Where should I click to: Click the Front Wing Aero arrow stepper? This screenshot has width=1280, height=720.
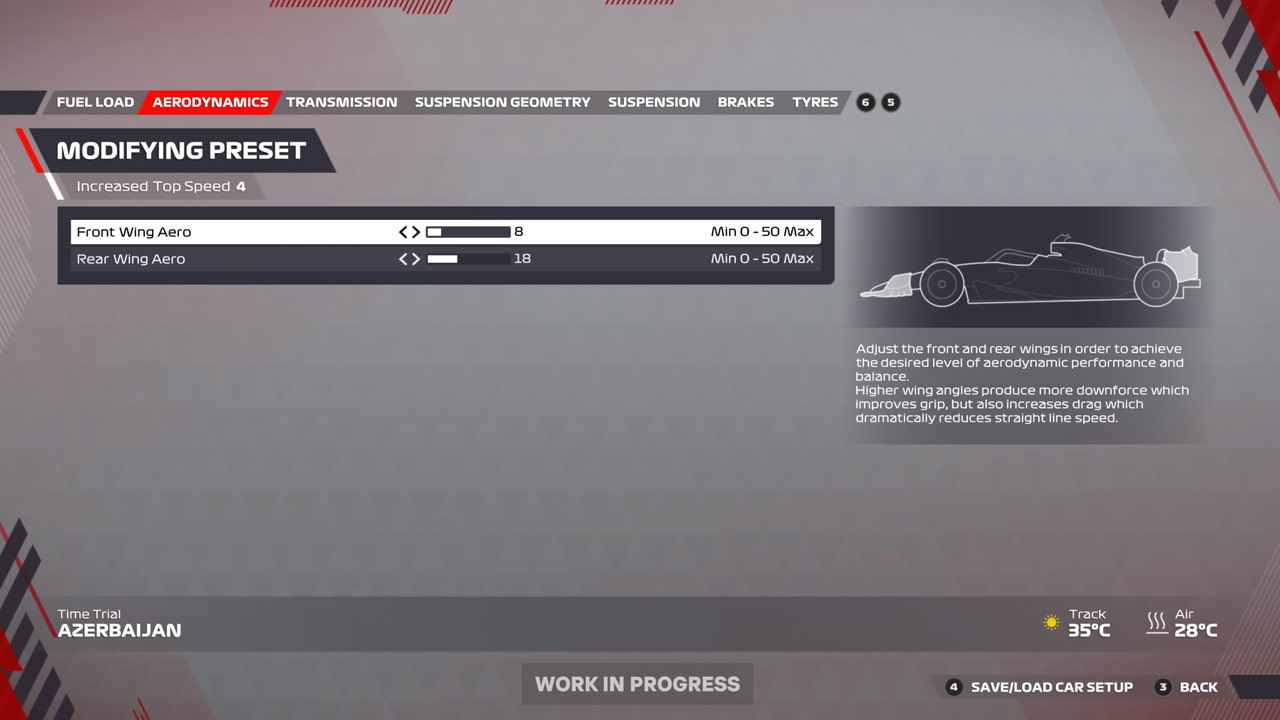409,232
